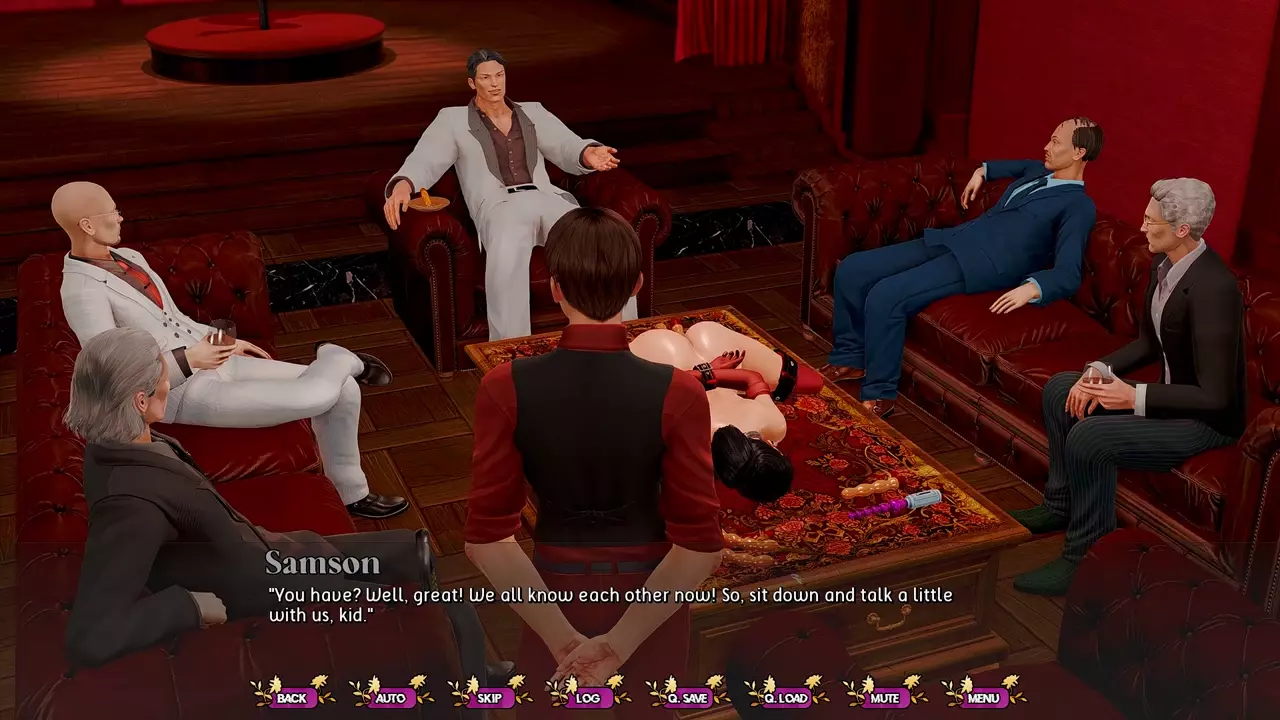Viewport: 1280px width, 720px height.
Task: Open the game MENU
Action: [983, 697]
